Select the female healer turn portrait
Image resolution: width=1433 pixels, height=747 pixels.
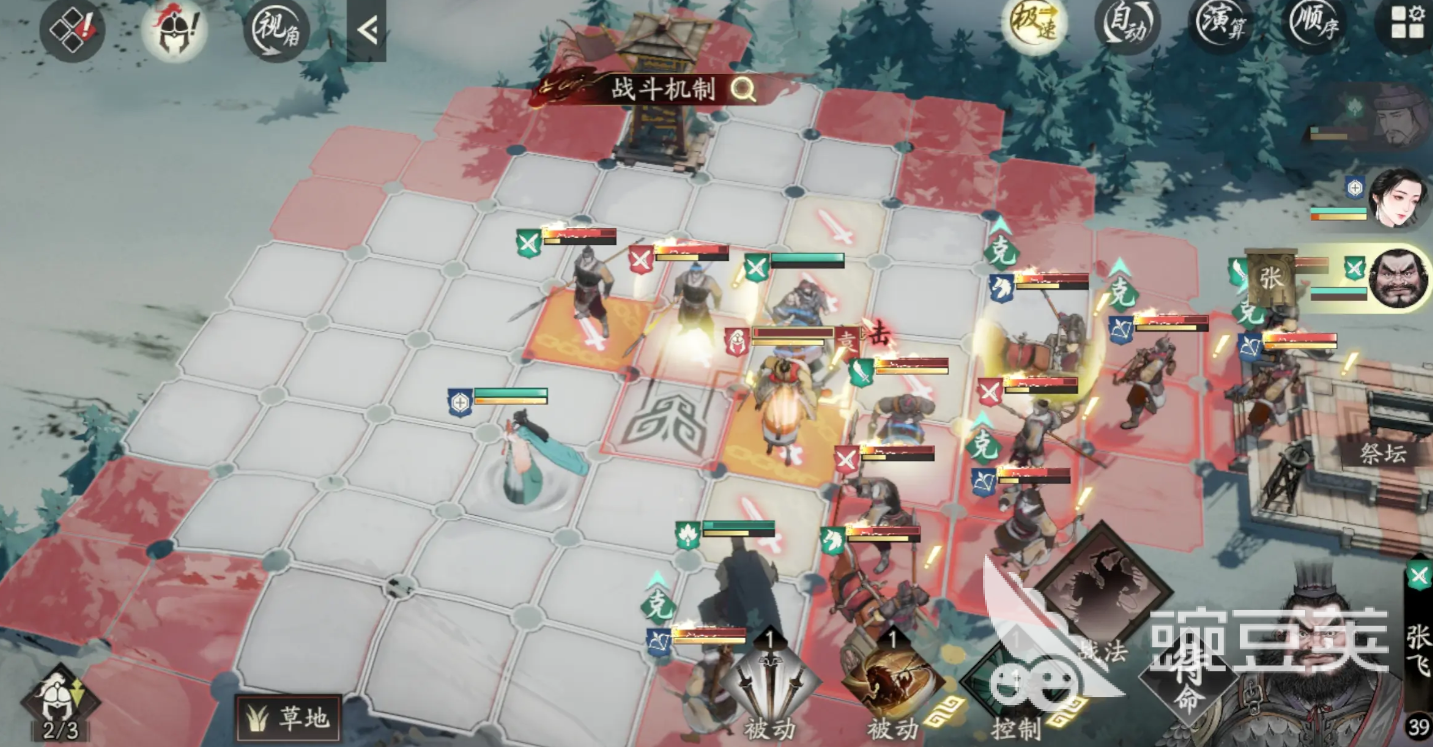click(1397, 196)
